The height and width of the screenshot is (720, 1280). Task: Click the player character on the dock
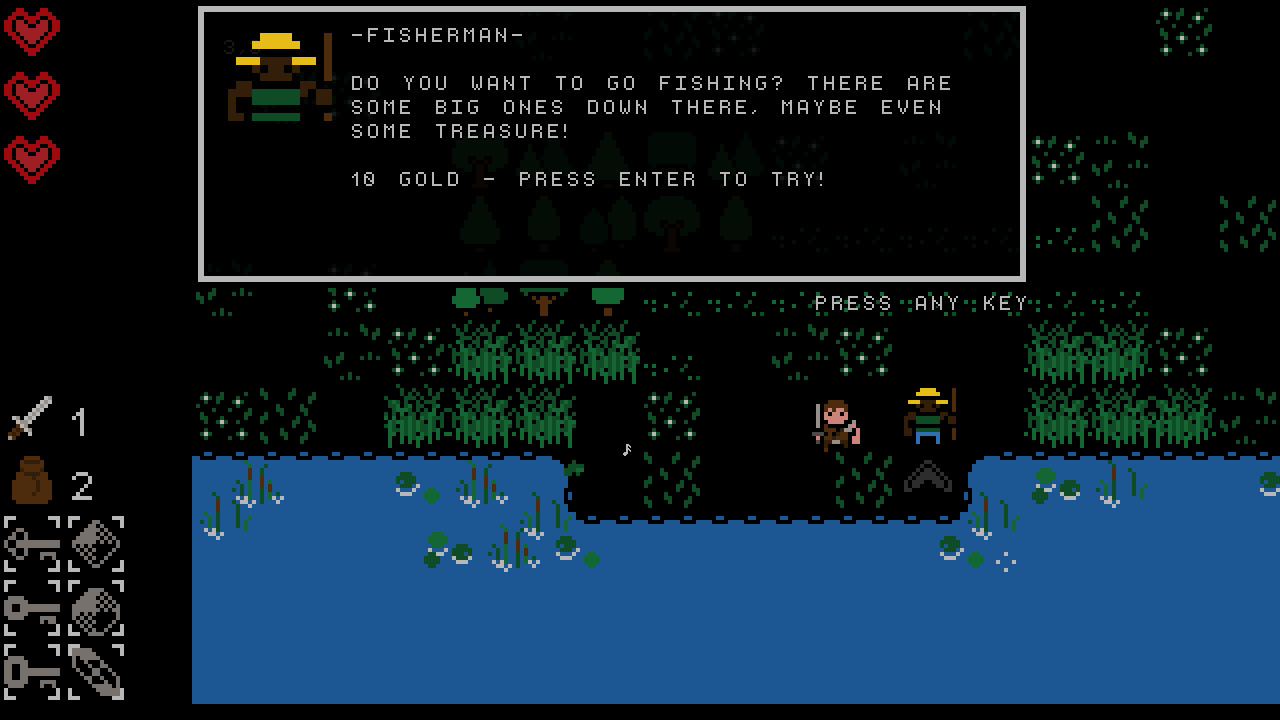pos(836,425)
